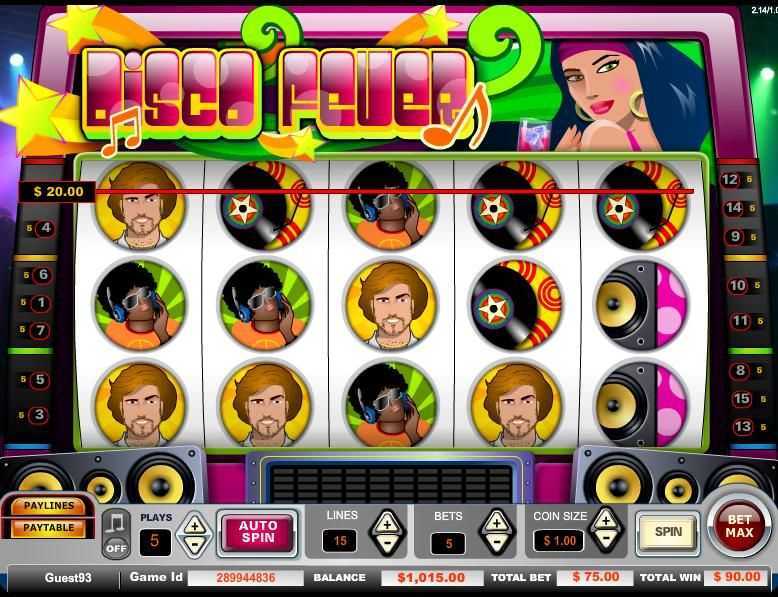The width and height of the screenshot is (778, 597).
Task: Decrease the Lines count
Action: click(387, 545)
